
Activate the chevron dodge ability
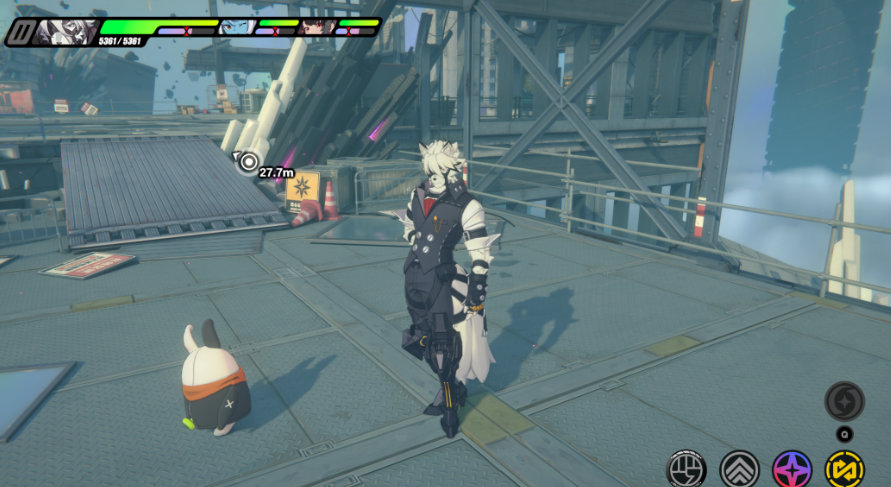(739, 468)
